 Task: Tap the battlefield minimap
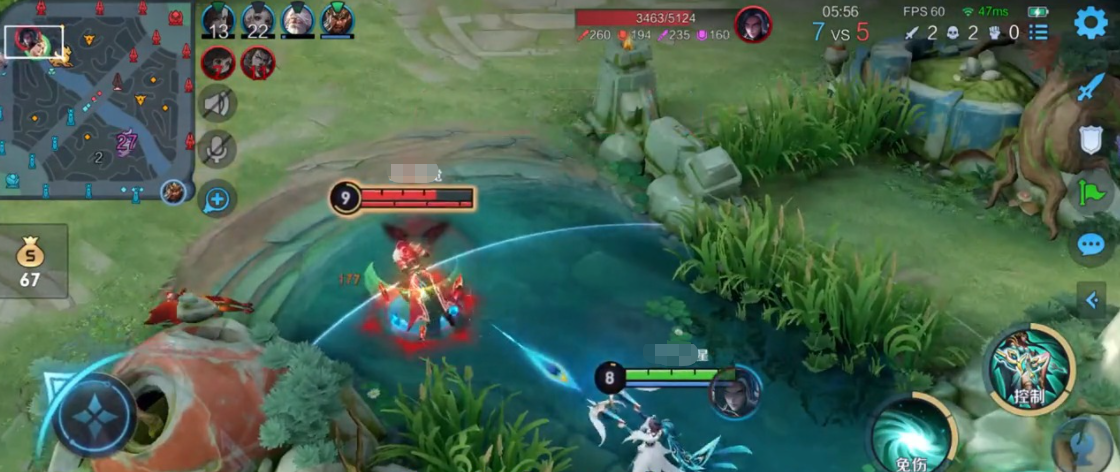click(98, 98)
